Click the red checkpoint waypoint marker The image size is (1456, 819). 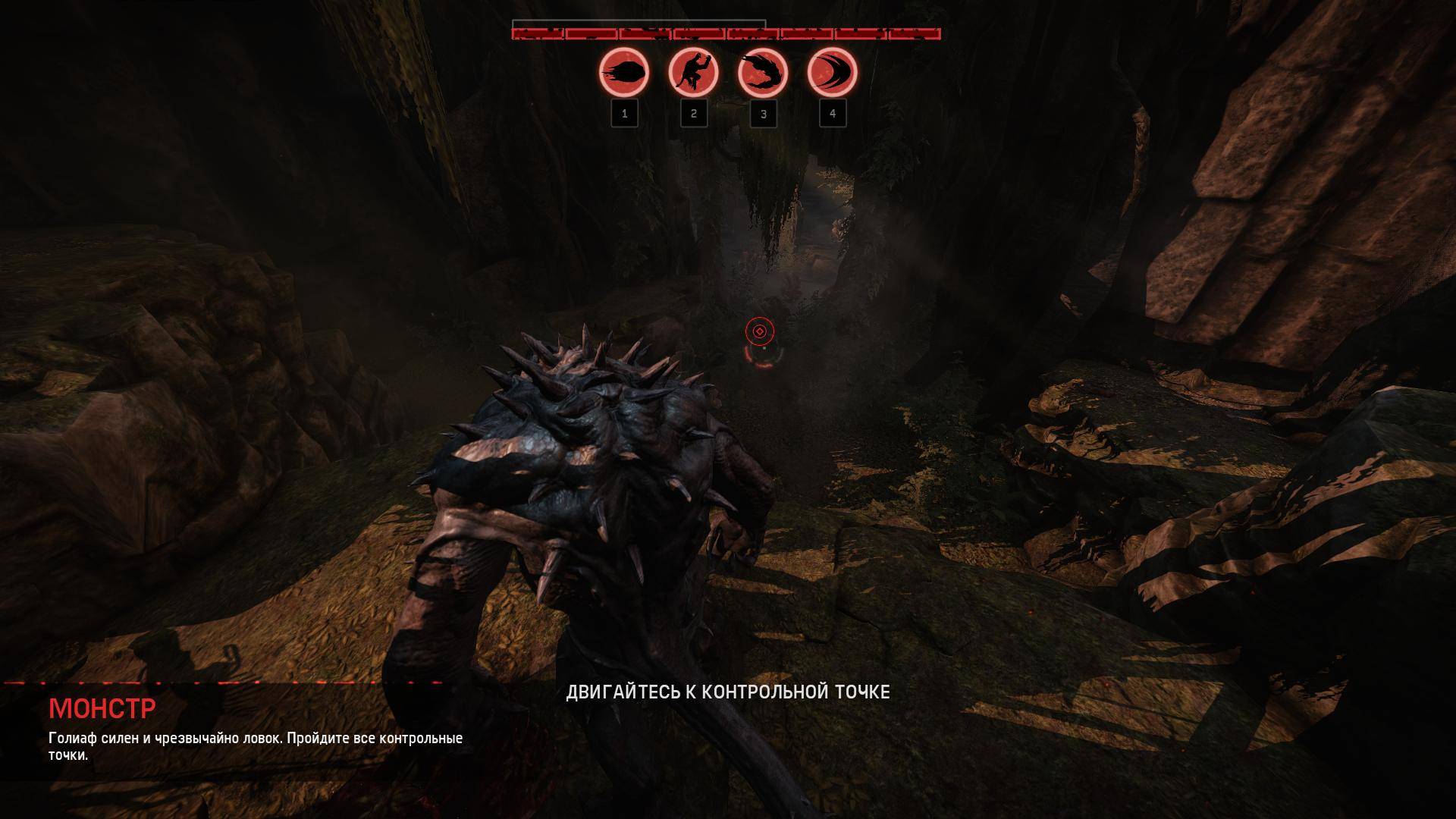(759, 331)
